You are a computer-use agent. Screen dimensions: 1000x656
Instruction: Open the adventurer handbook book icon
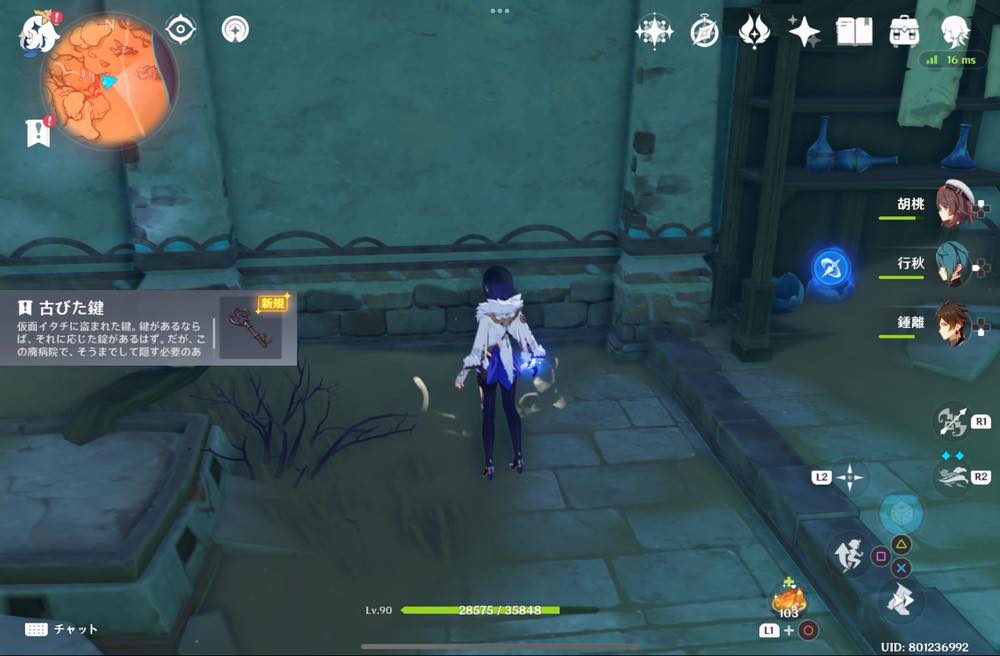854,32
